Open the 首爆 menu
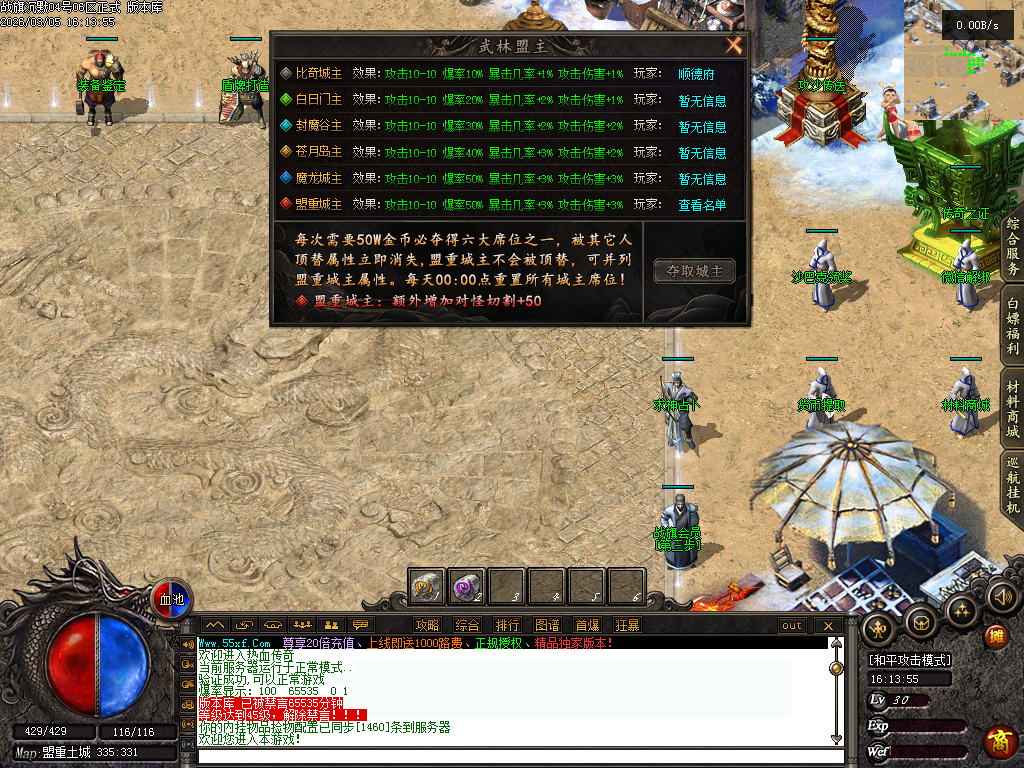The image size is (1024, 768). (587, 626)
